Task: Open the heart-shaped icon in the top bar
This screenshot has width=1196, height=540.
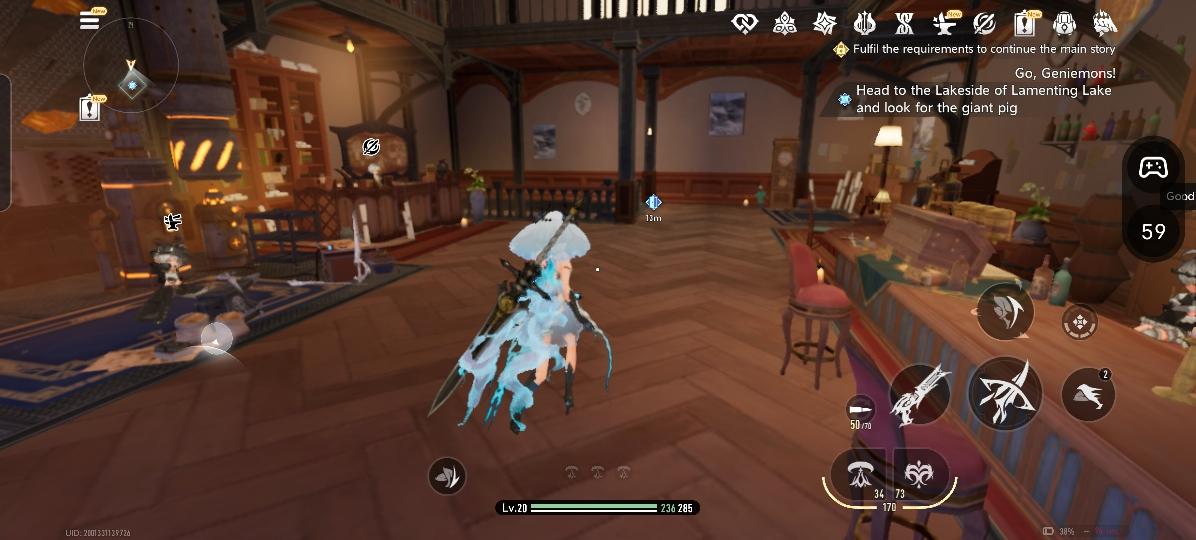Action: pos(744,23)
